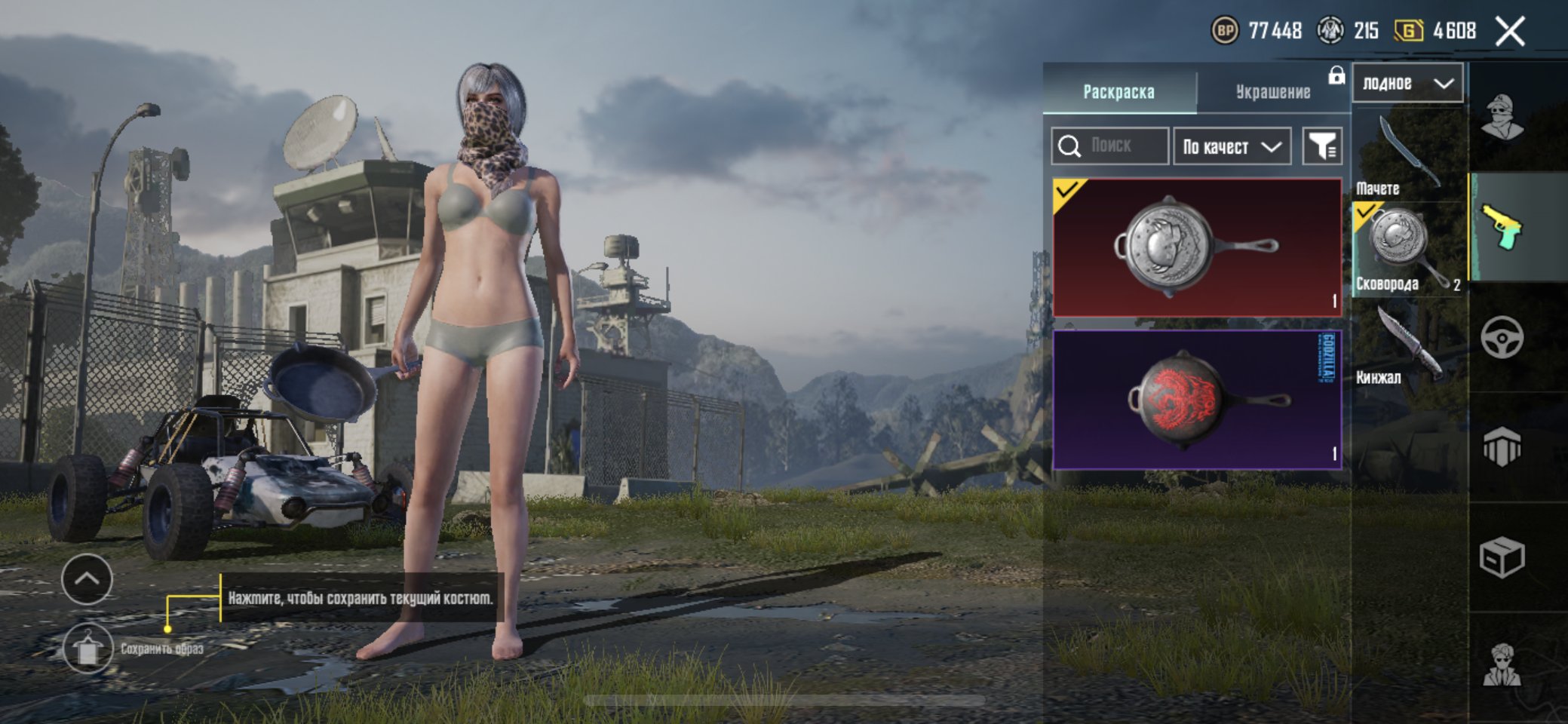Select the Мачете weapon entry

click(x=1407, y=155)
